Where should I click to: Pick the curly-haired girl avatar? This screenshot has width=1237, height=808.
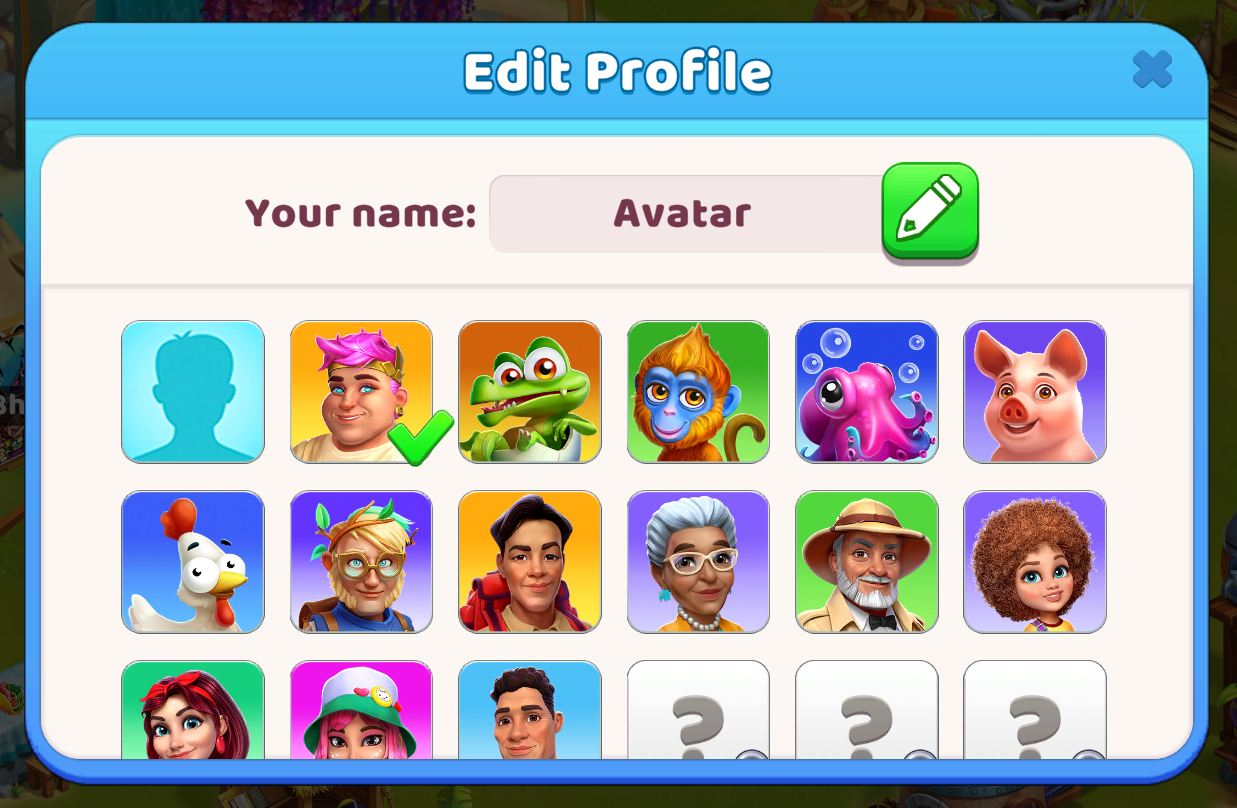coord(1035,562)
